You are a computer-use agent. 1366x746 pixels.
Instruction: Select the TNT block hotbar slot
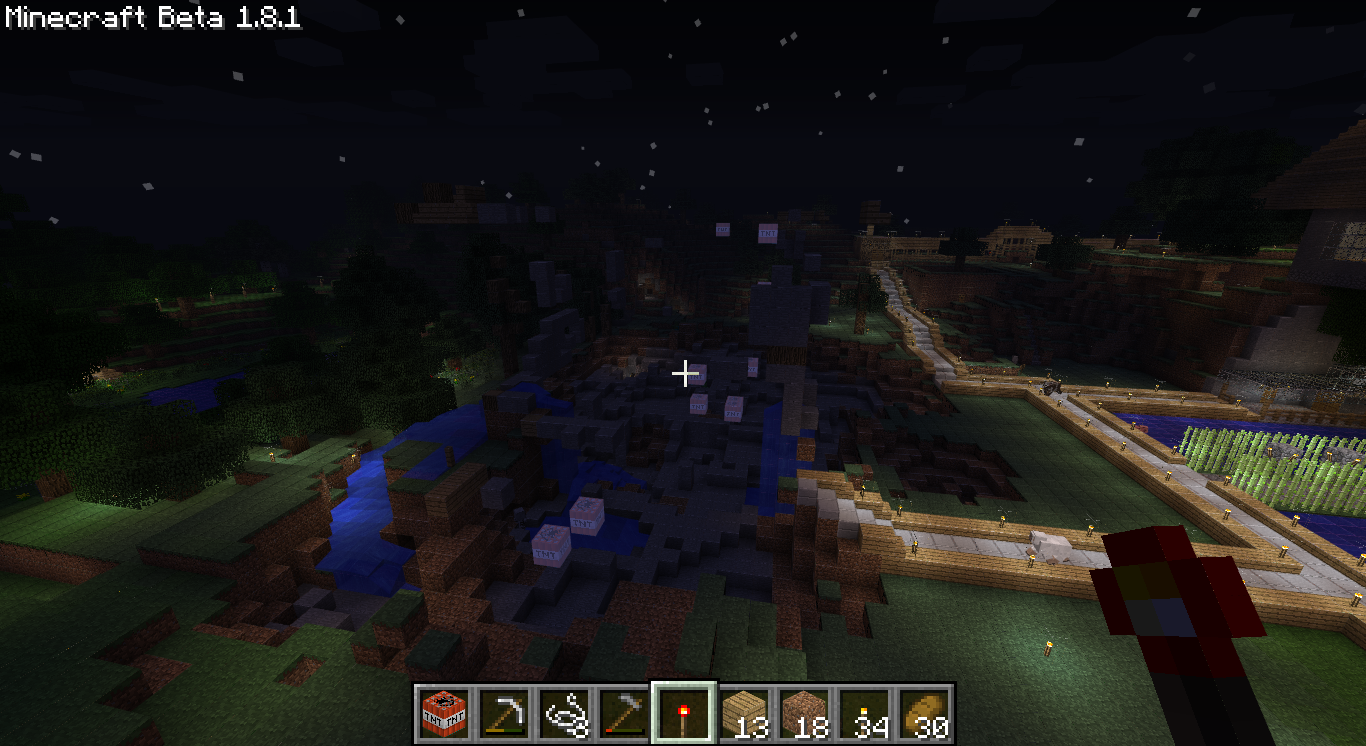pos(444,713)
